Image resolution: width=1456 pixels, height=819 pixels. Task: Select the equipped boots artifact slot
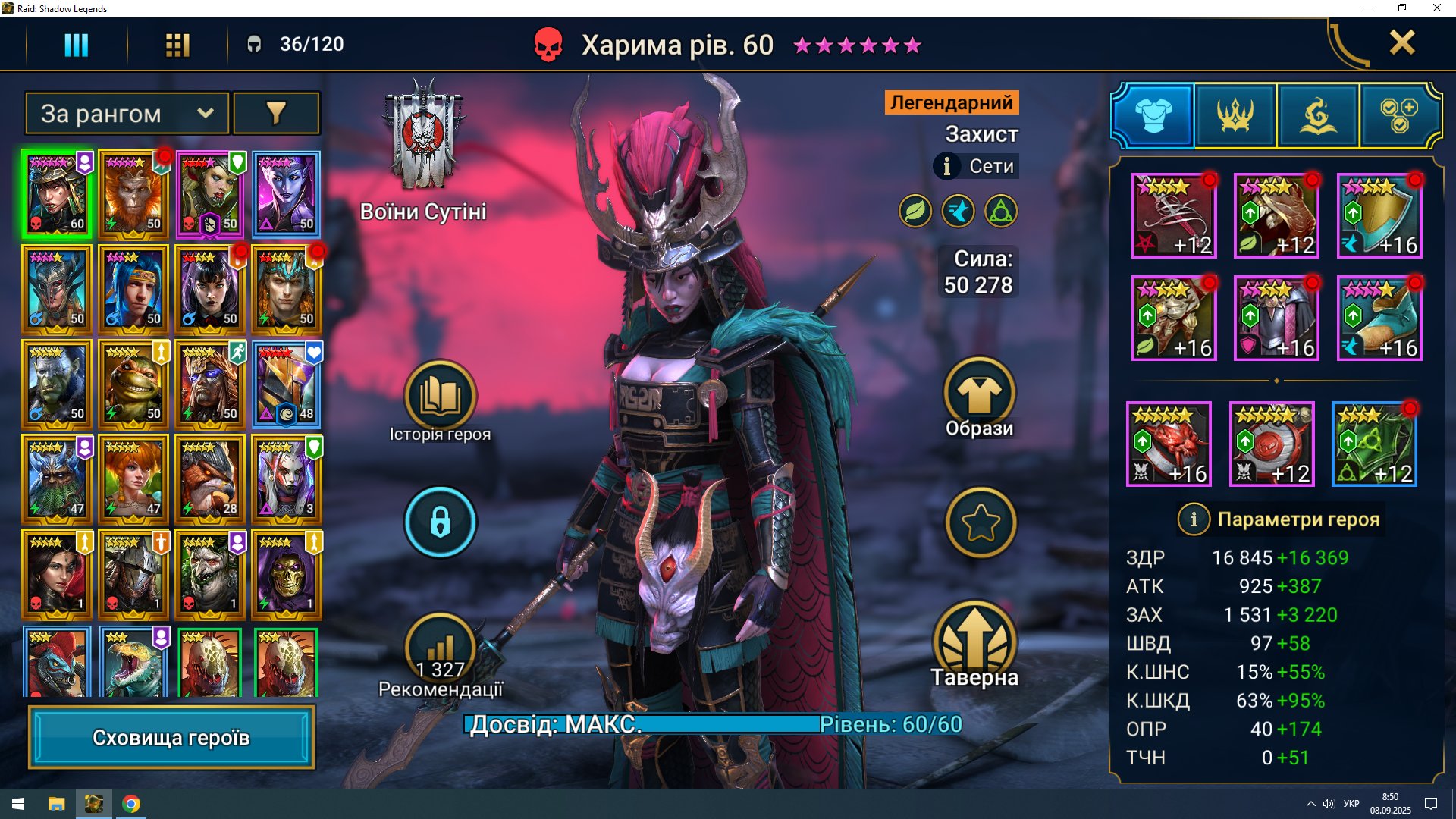(x=1379, y=318)
